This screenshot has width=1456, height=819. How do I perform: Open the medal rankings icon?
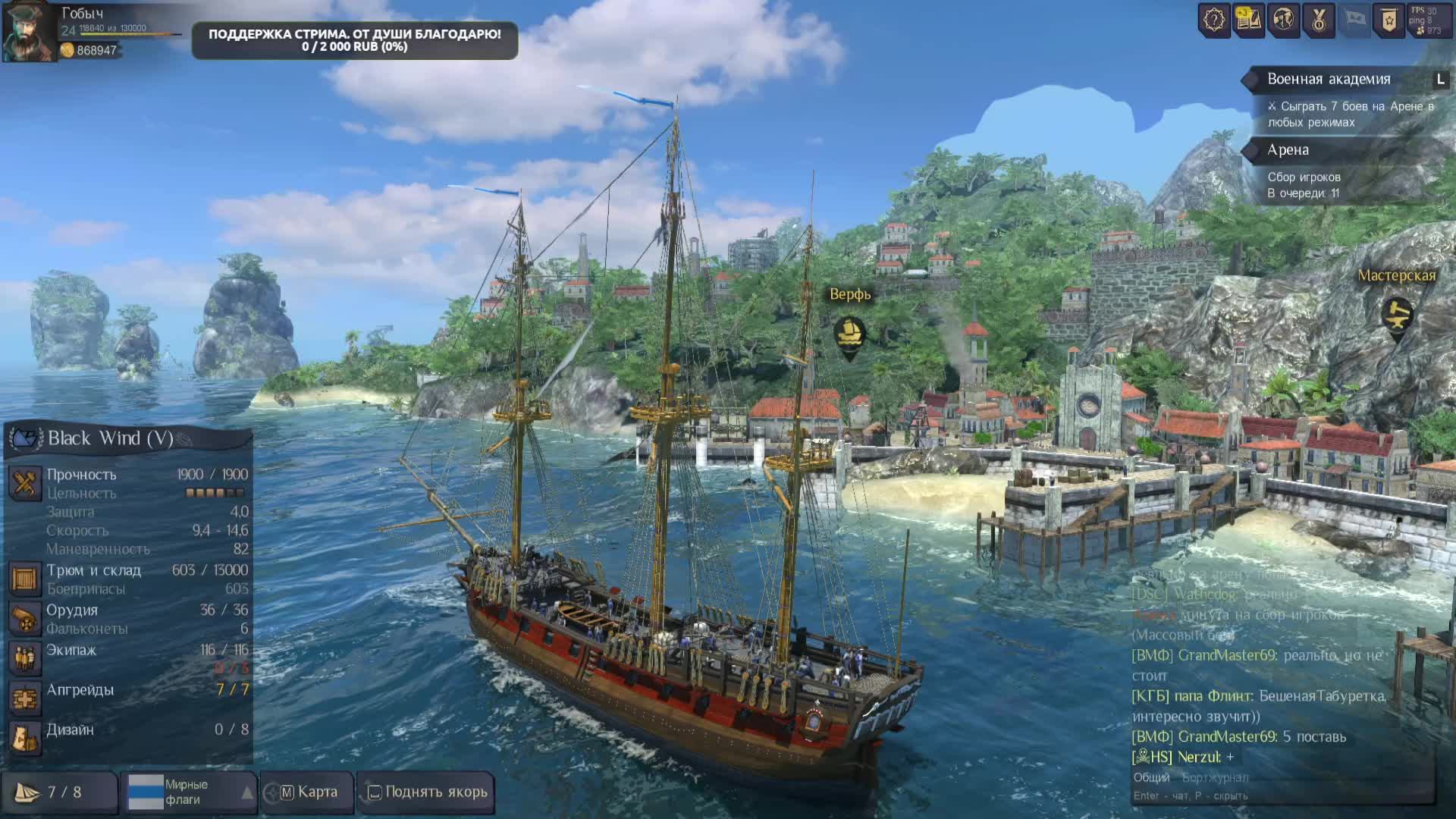1318,20
